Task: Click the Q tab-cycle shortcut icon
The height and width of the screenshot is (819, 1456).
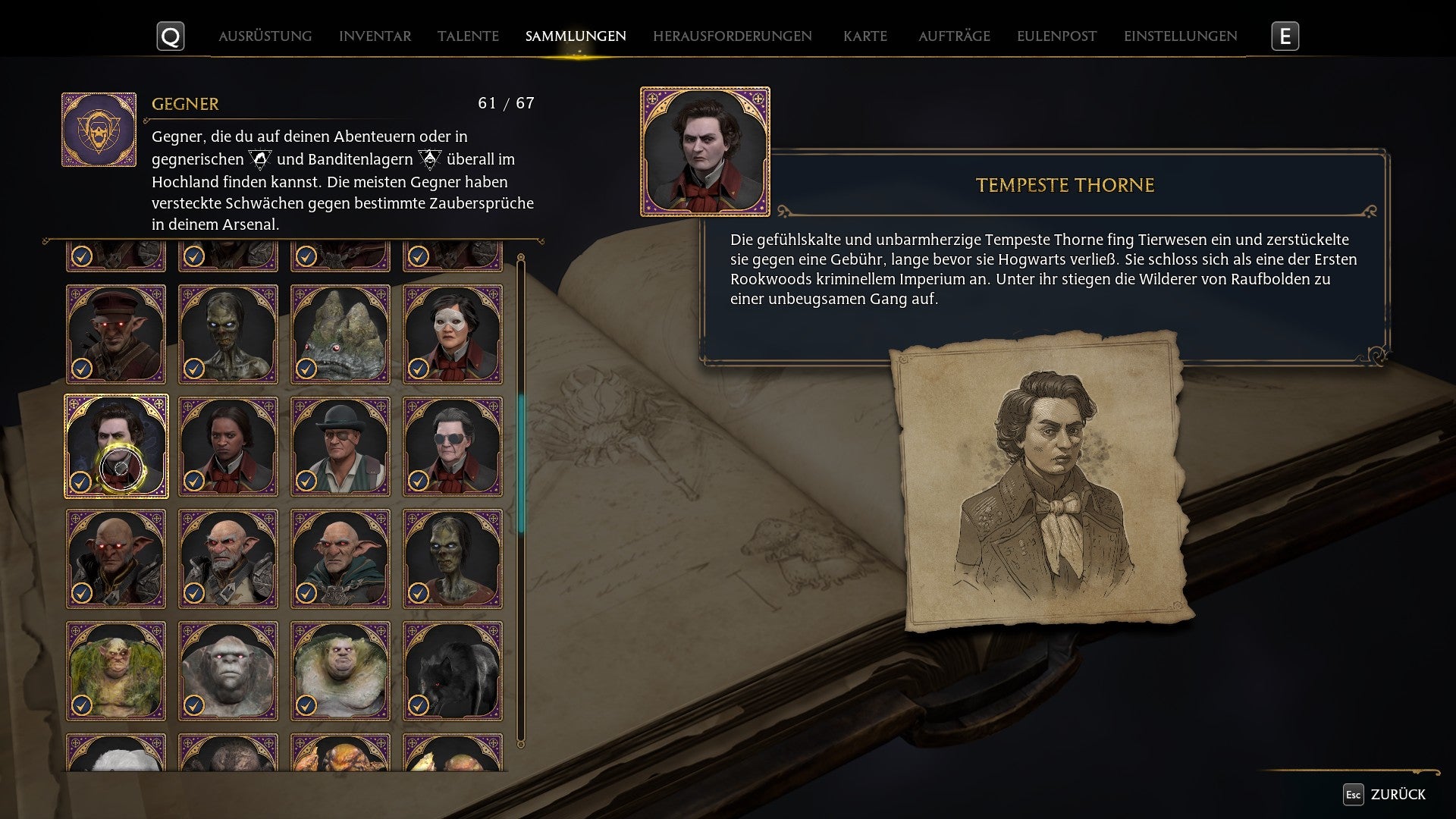Action: point(171,35)
